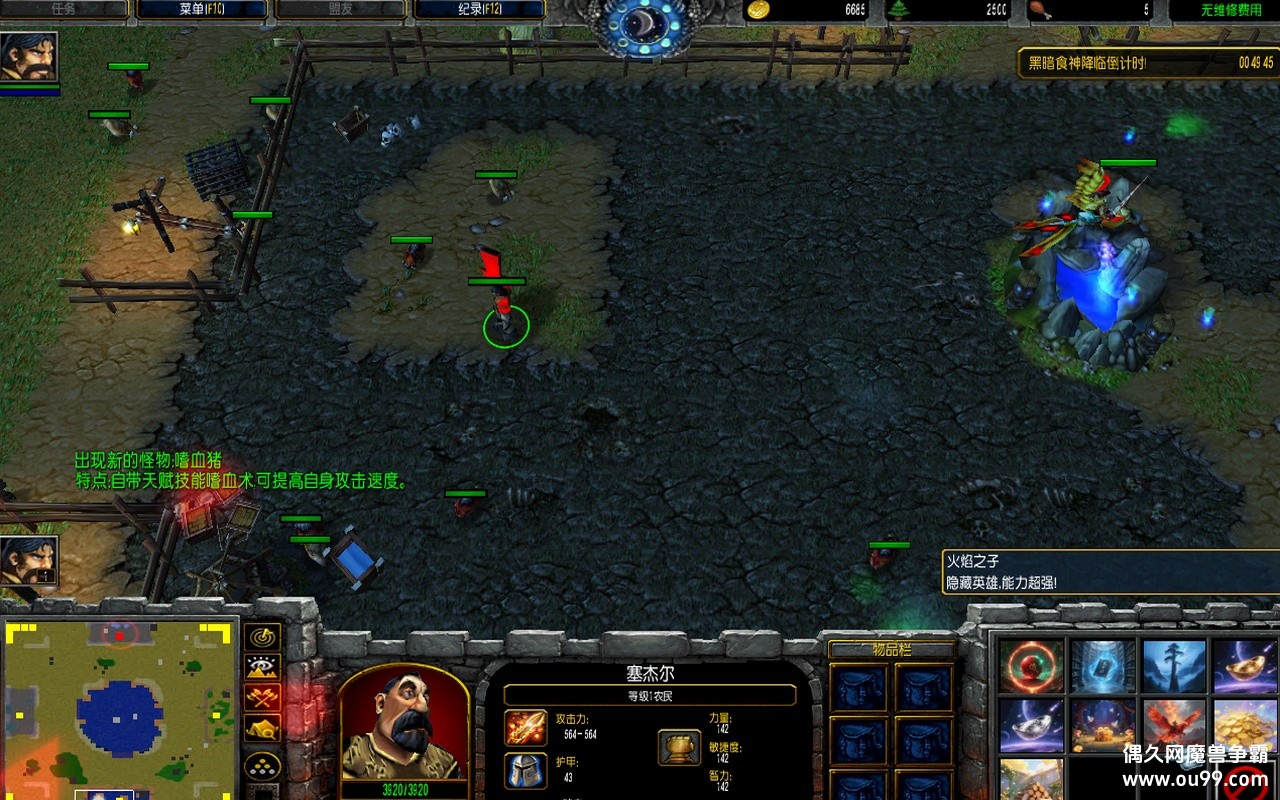
Task: Activate the minimap signal ping button
Action: click(263, 637)
